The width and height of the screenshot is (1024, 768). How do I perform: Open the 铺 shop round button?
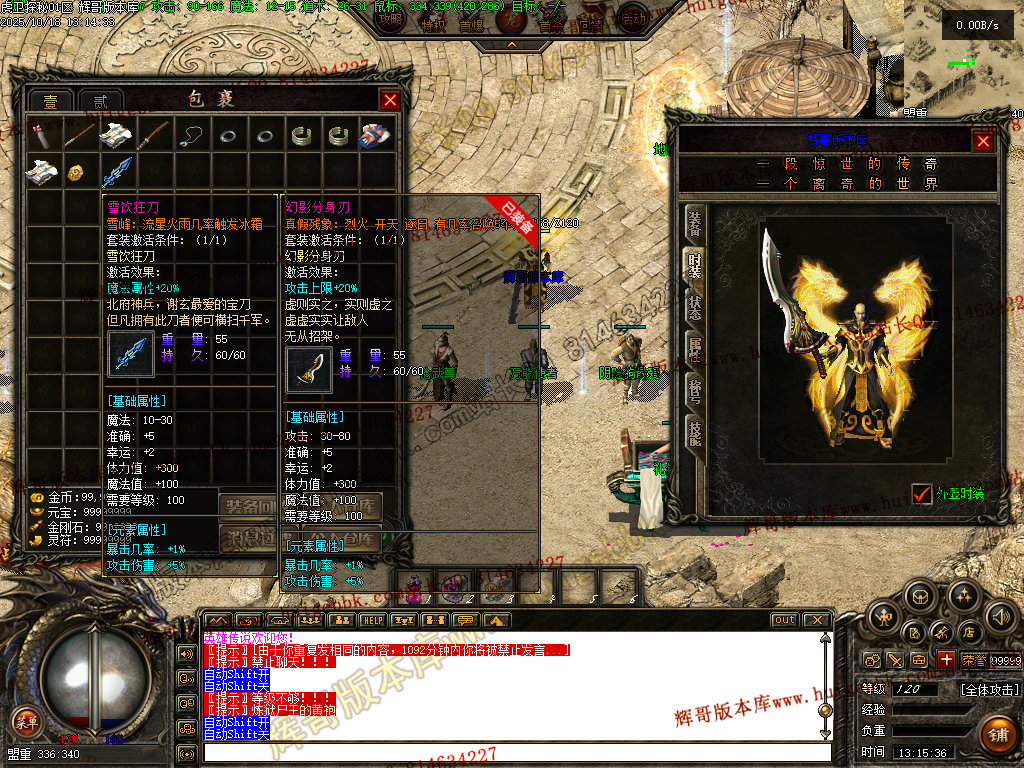(997, 735)
